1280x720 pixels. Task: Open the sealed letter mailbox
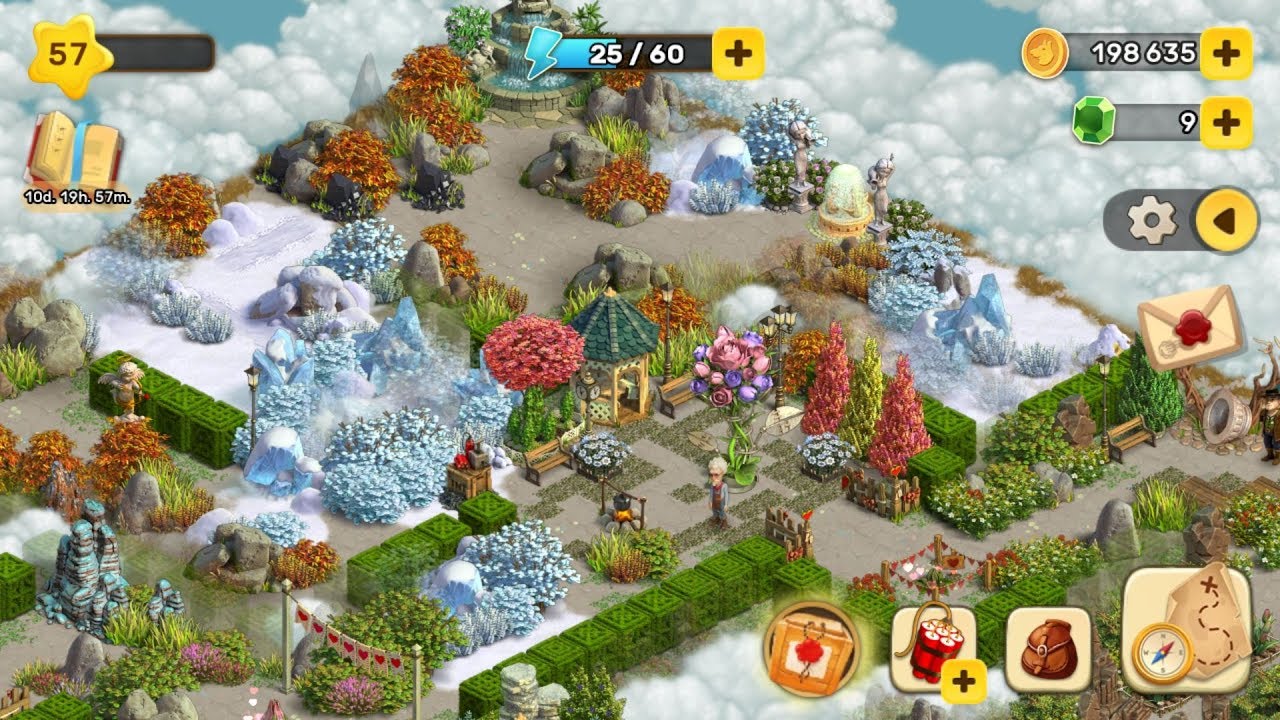click(x=1190, y=325)
